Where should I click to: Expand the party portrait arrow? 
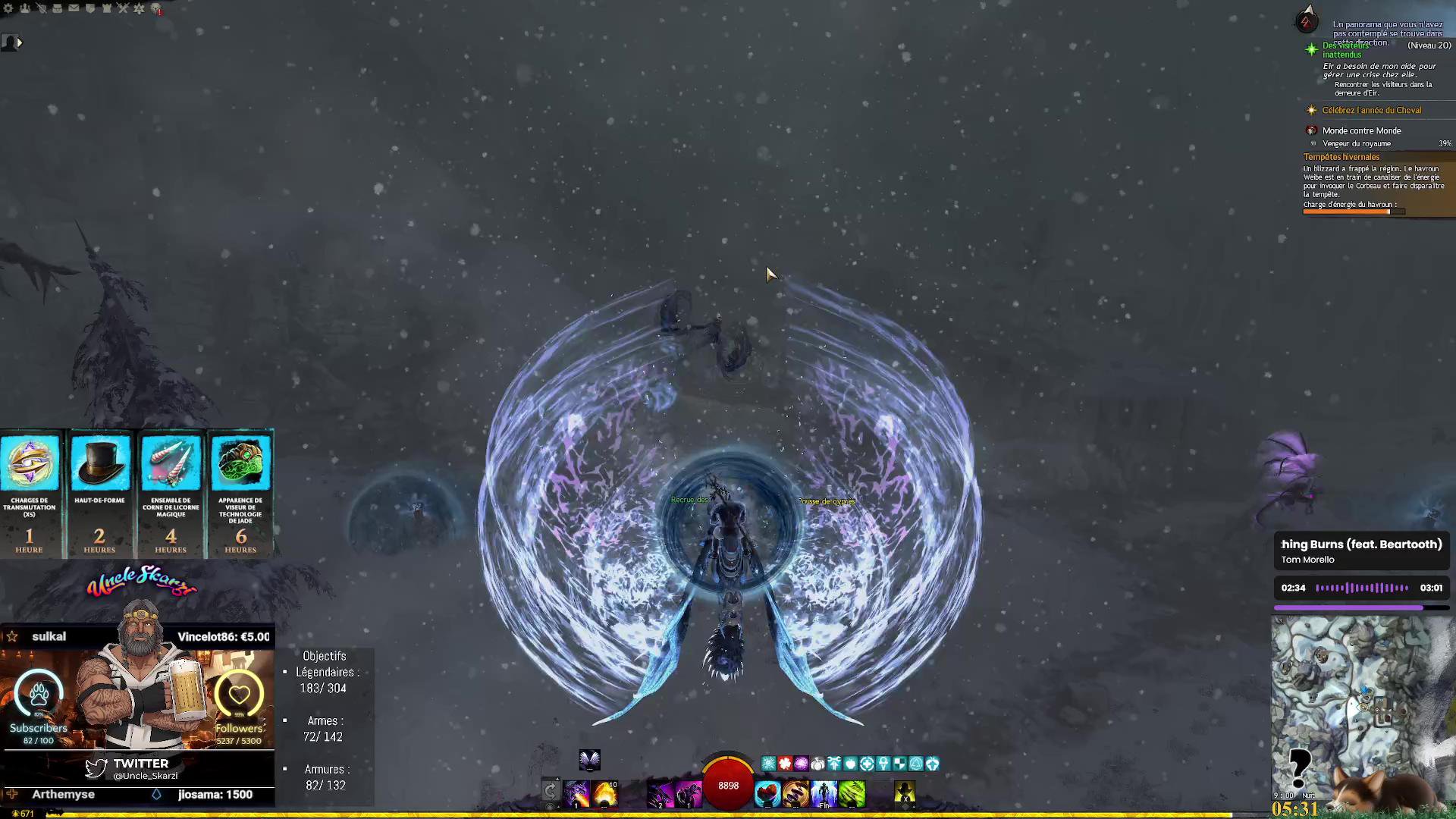20,43
